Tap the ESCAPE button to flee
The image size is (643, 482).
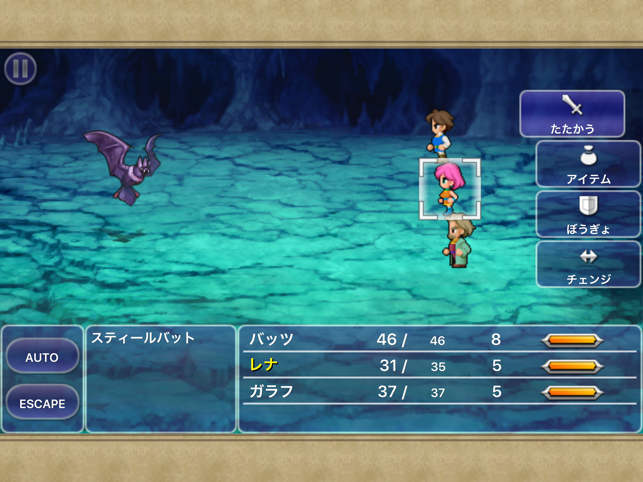(x=42, y=404)
